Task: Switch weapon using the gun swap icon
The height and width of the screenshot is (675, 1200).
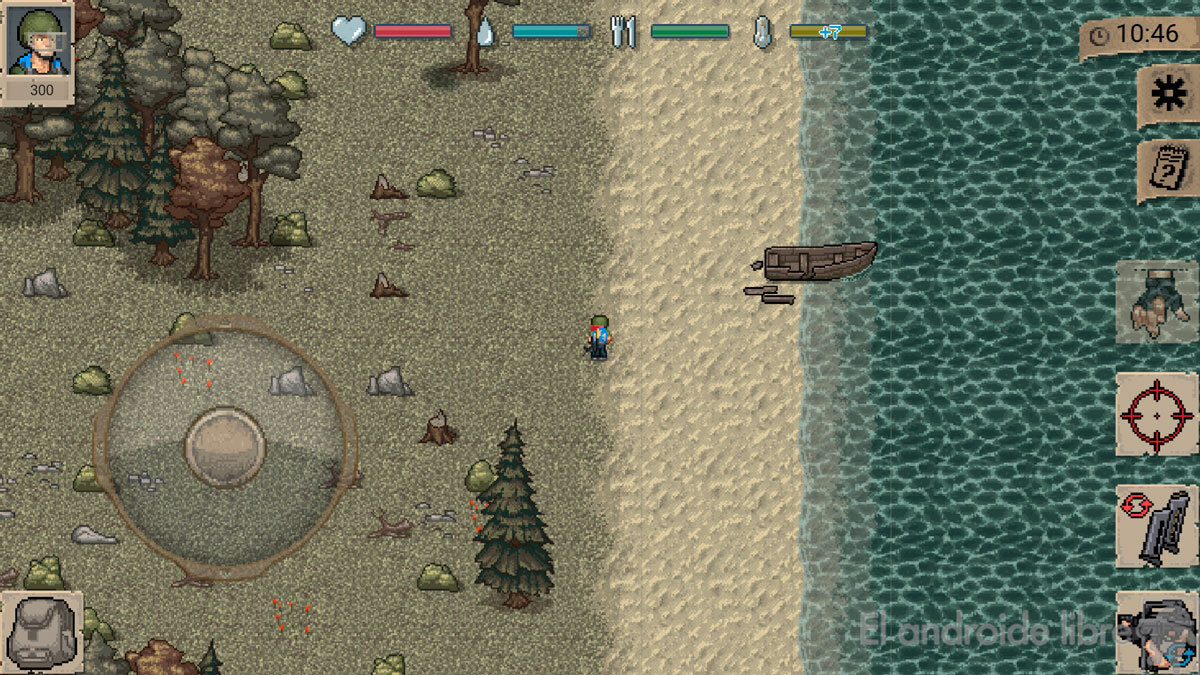Action: click(x=1156, y=630)
